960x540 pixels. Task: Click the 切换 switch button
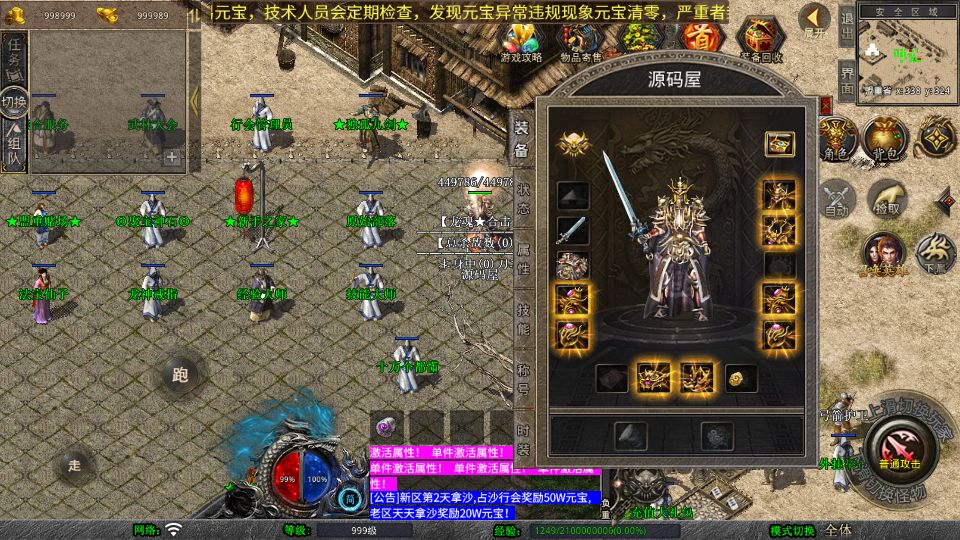(x=14, y=102)
